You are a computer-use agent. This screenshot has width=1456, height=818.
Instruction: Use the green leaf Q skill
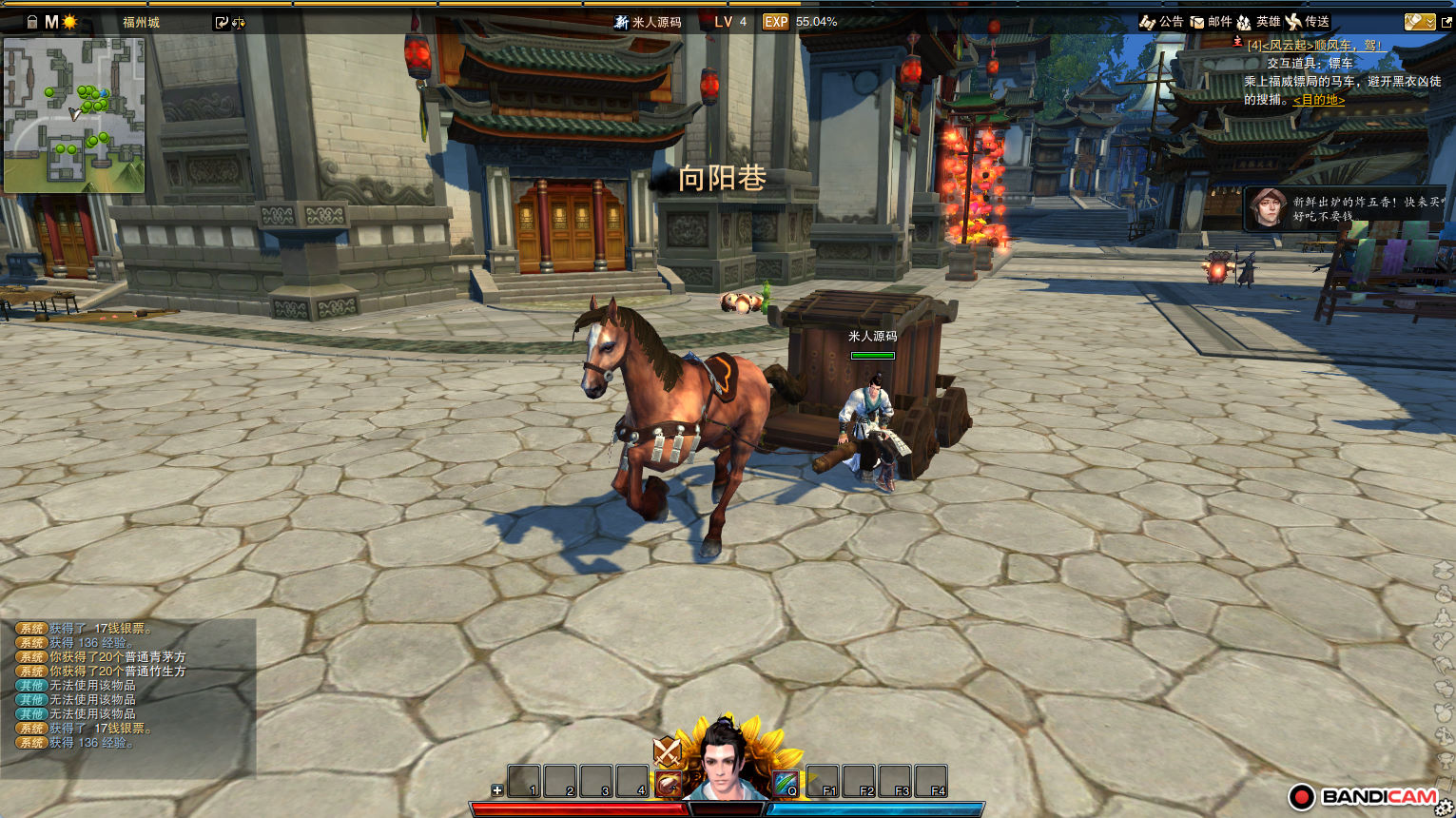point(786,783)
